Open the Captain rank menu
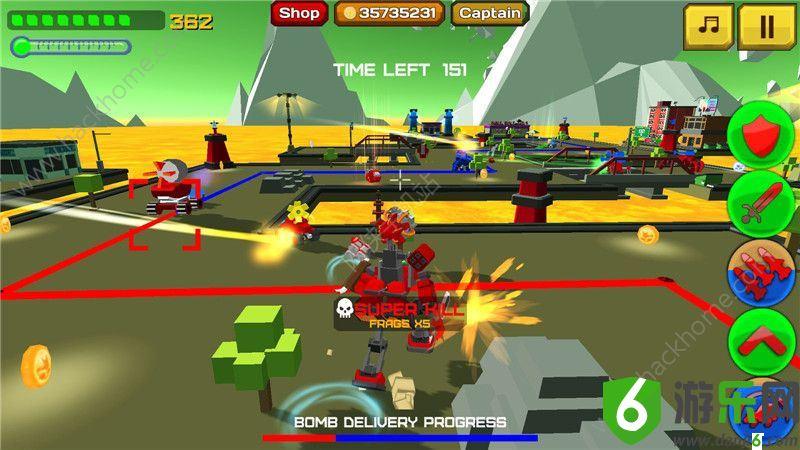 pyautogui.click(x=490, y=13)
